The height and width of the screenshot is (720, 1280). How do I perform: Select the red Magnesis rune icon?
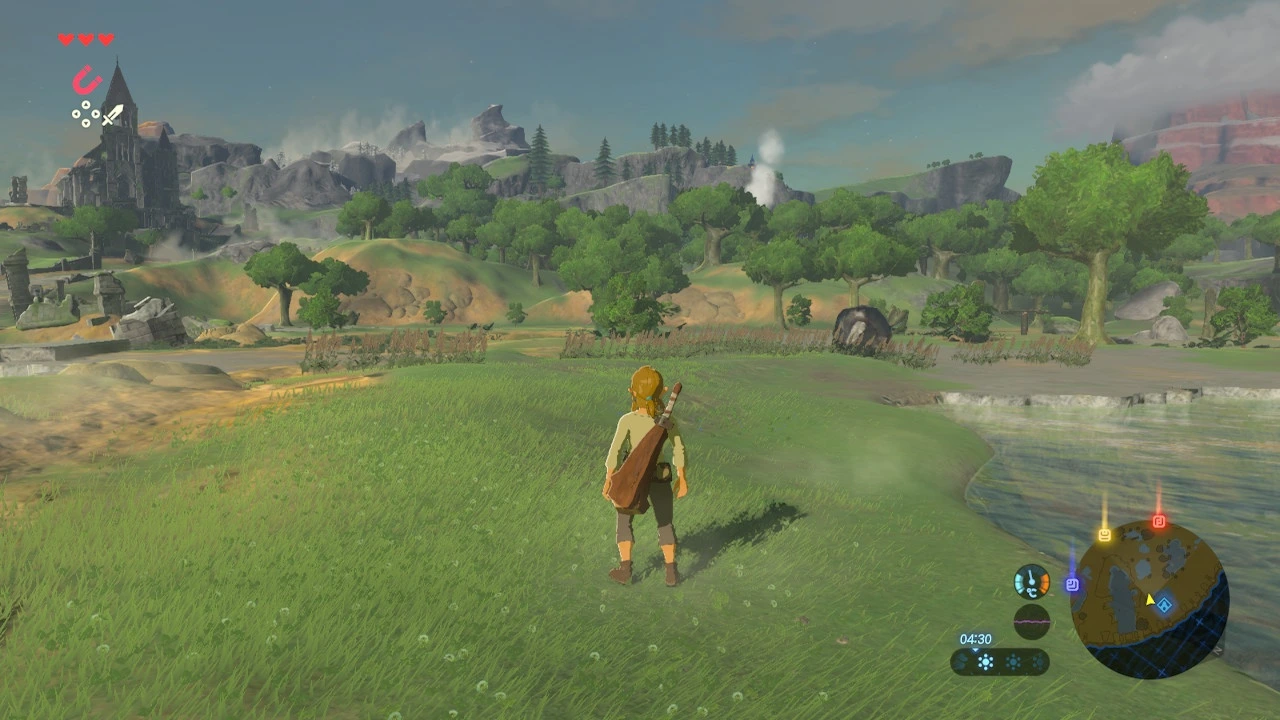(x=87, y=79)
